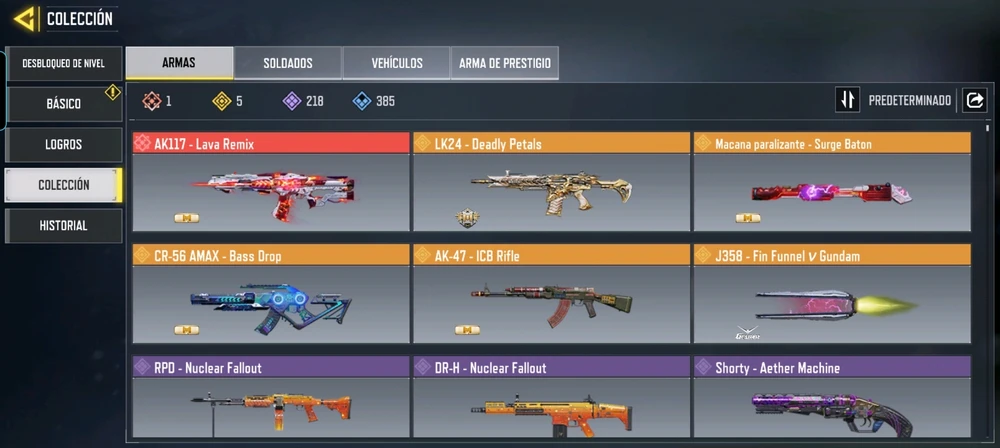
Task: Open Desbloqueo de Nivel section
Action: (x=63, y=64)
